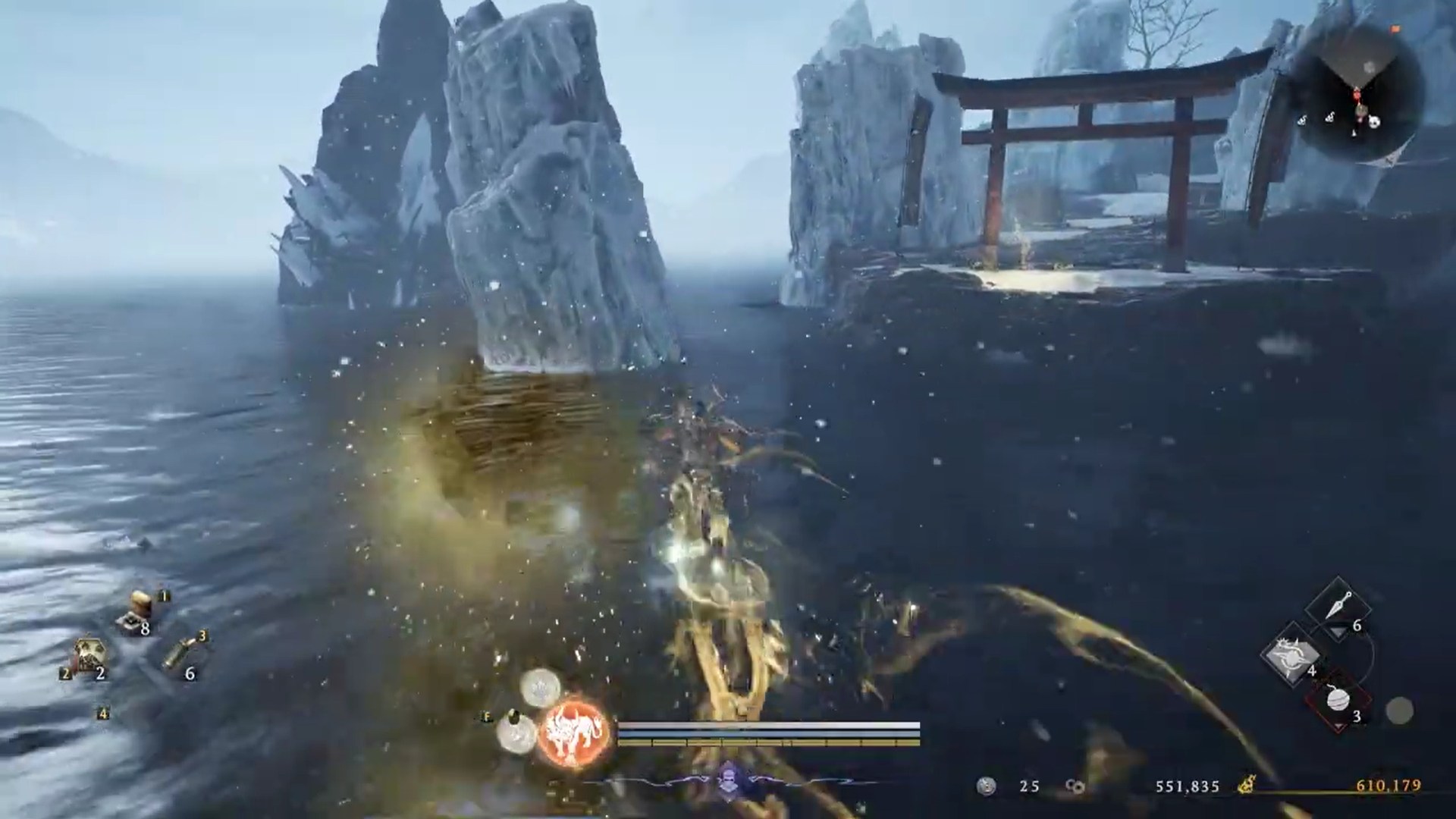Click the gold icon beside 610,179
1456x819 pixels.
point(1247,784)
